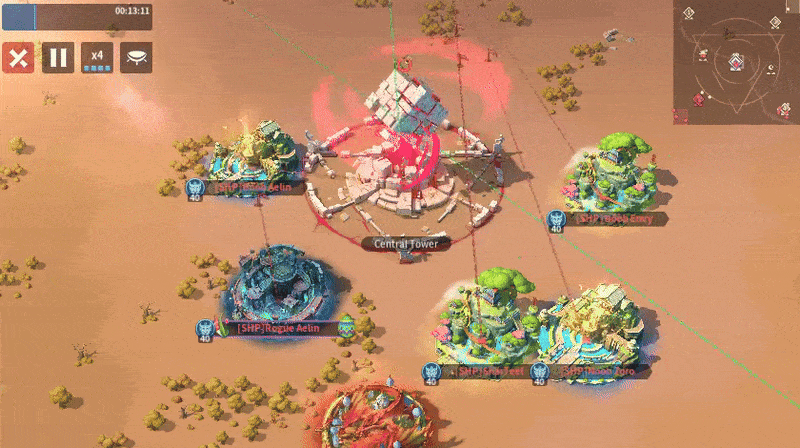Pause the battle replay

(x=57, y=57)
